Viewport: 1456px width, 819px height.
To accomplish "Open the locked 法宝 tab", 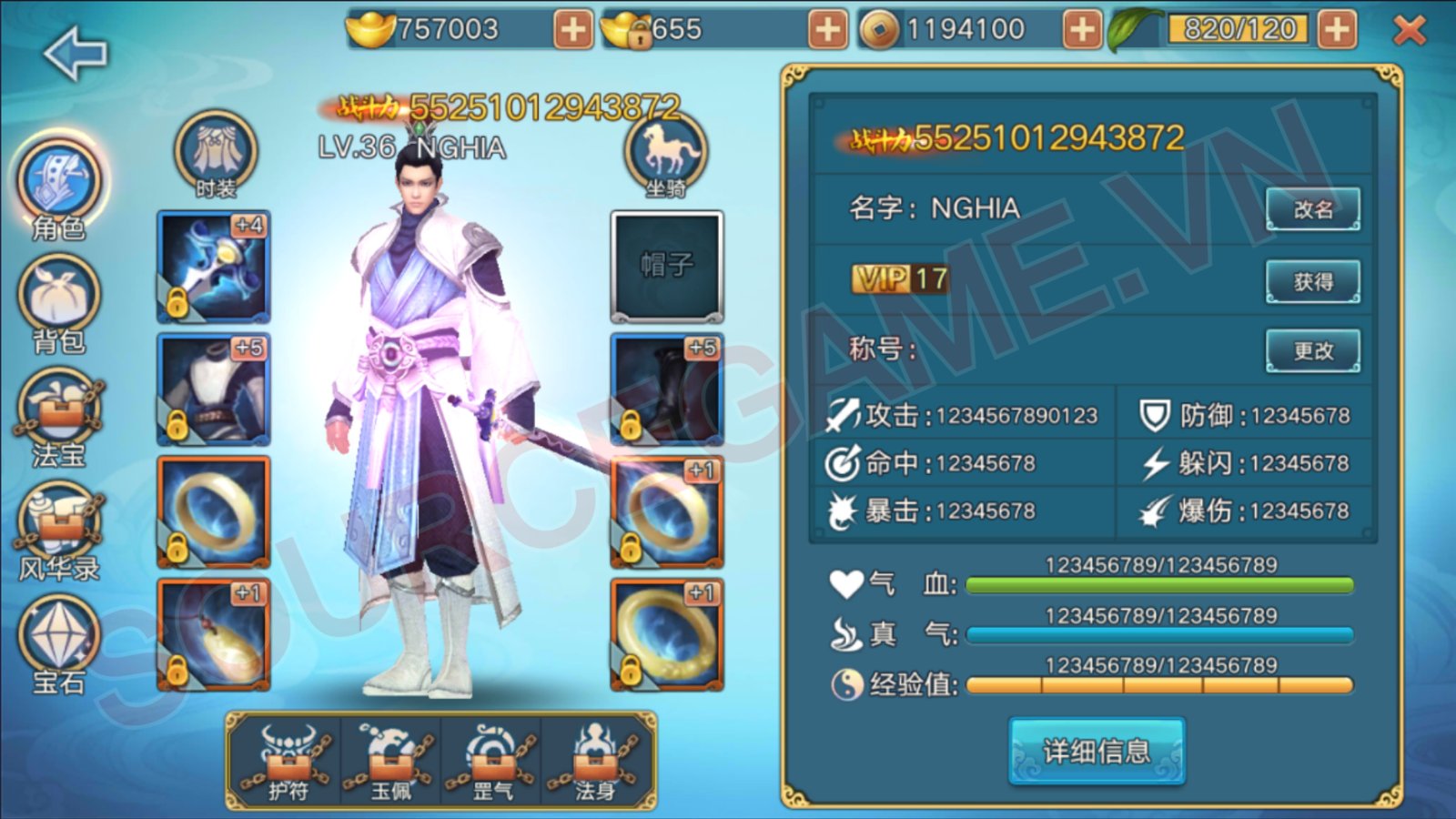I will click(59, 416).
